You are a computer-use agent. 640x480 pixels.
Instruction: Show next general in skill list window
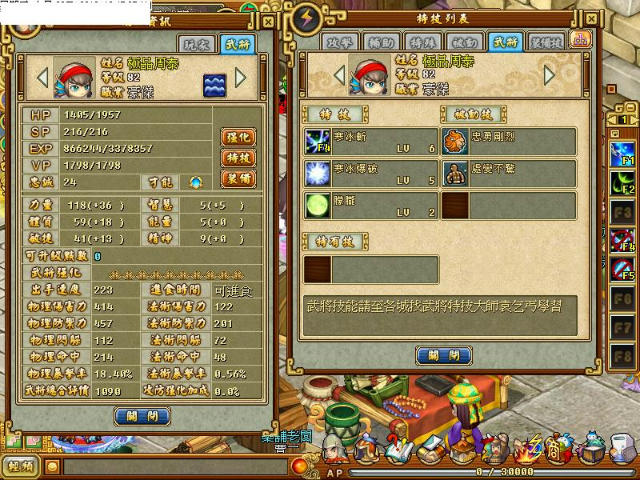(x=550, y=75)
